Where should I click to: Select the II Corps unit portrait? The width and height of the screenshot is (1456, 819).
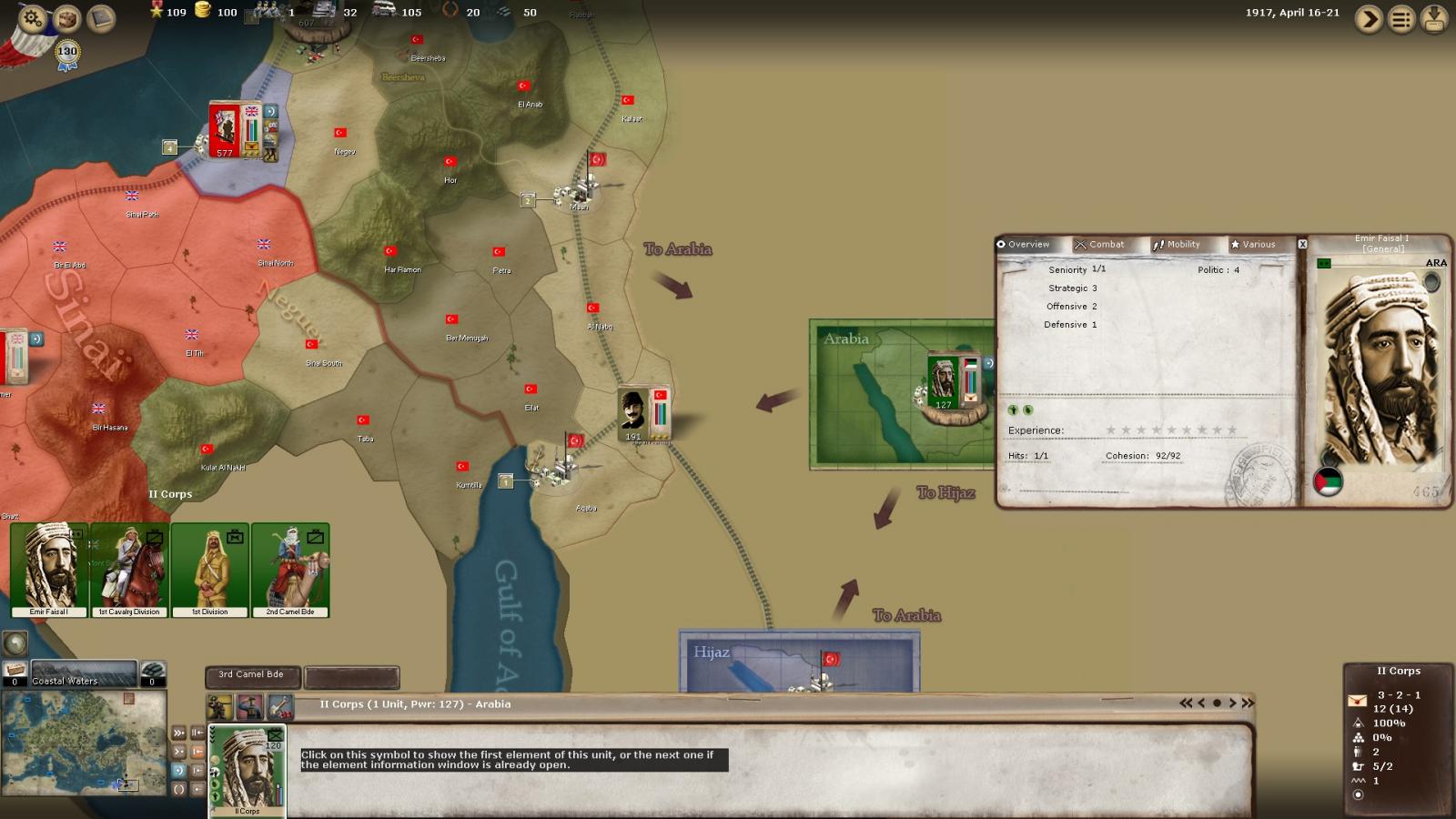click(x=248, y=770)
